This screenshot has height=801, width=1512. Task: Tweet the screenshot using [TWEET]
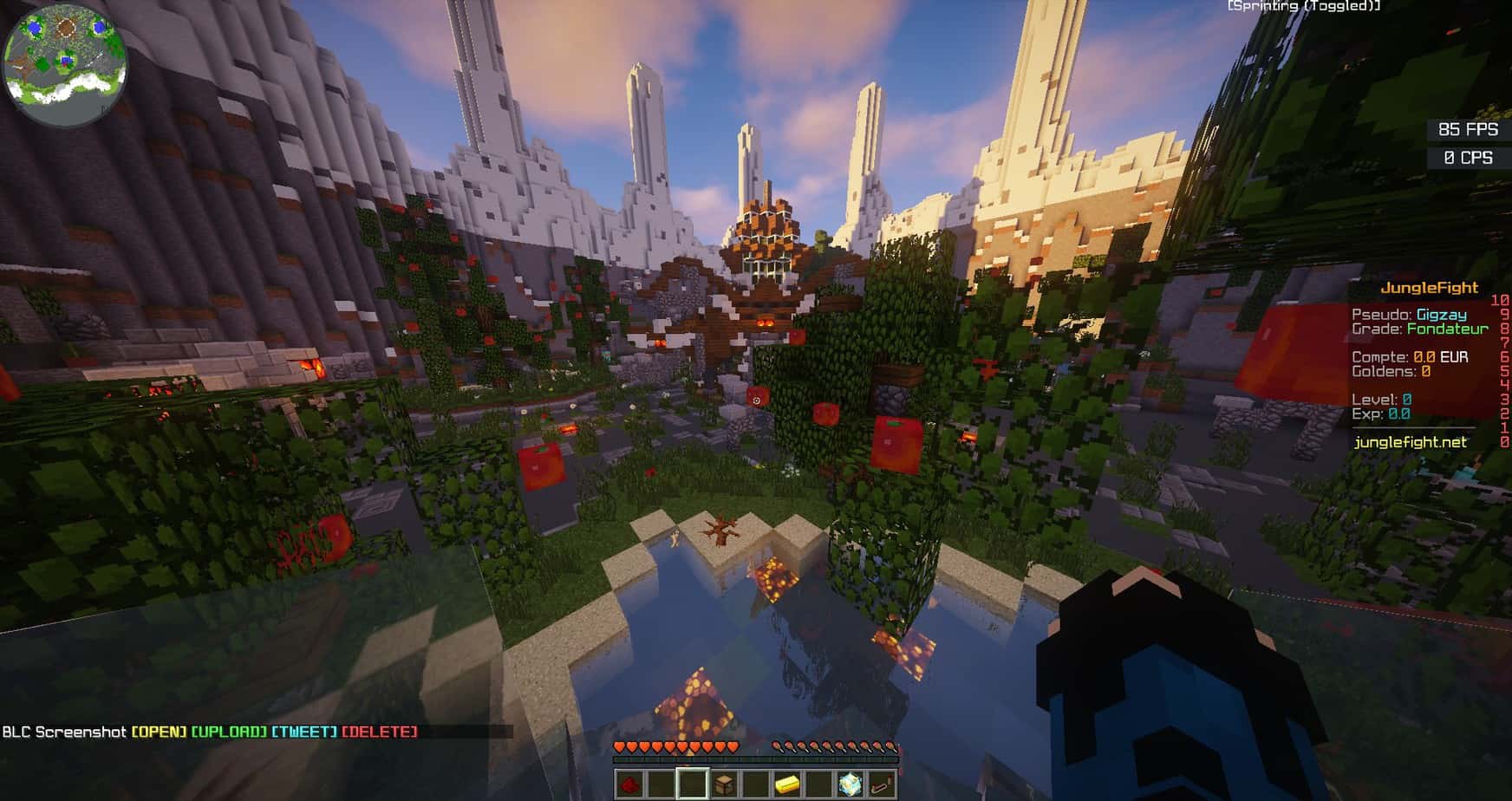click(303, 733)
